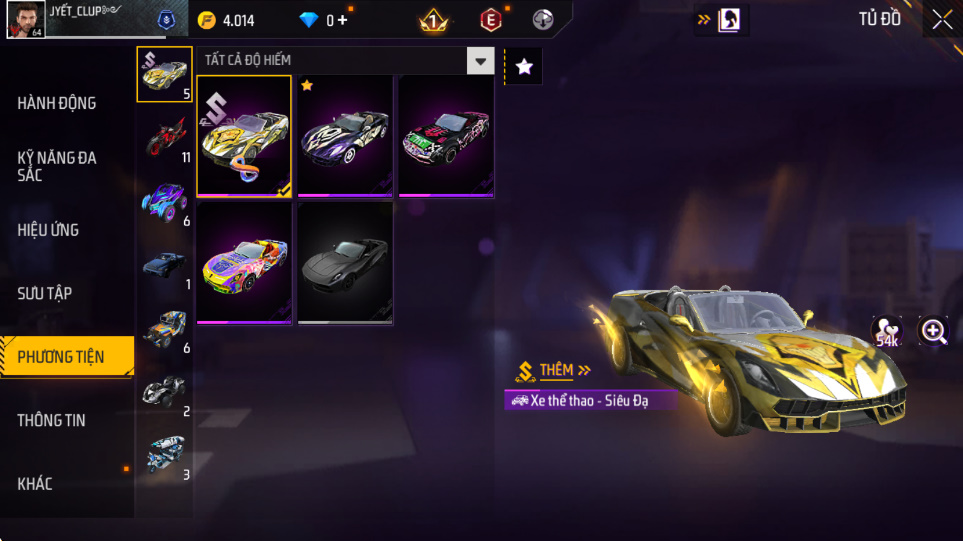This screenshot has height=541, width=963.
Task: Choose the black graffiti car skin
Action: click(446, 137)
